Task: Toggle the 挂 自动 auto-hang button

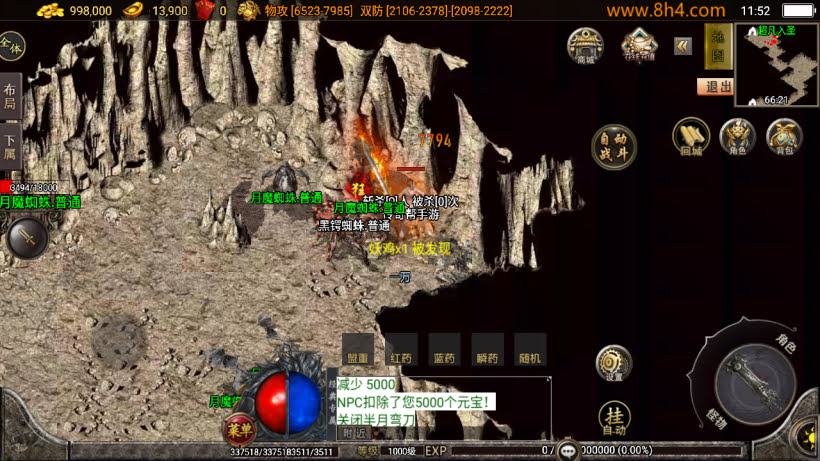Action: [x=614, y=418]
